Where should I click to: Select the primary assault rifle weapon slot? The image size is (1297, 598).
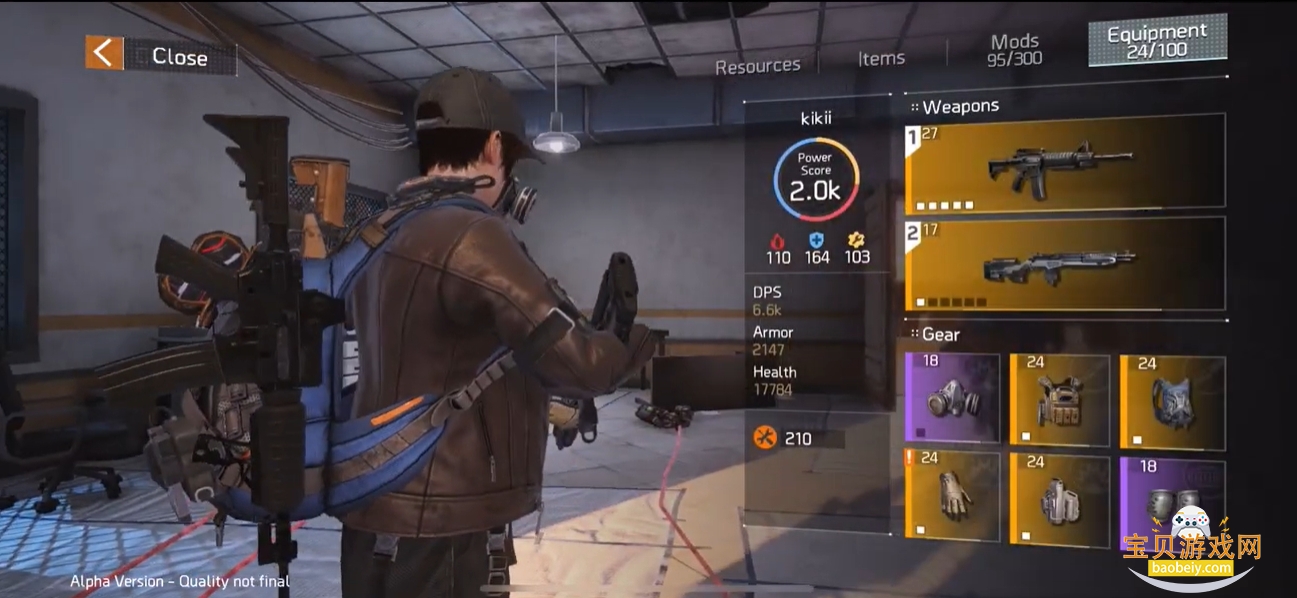[1065, 163]
